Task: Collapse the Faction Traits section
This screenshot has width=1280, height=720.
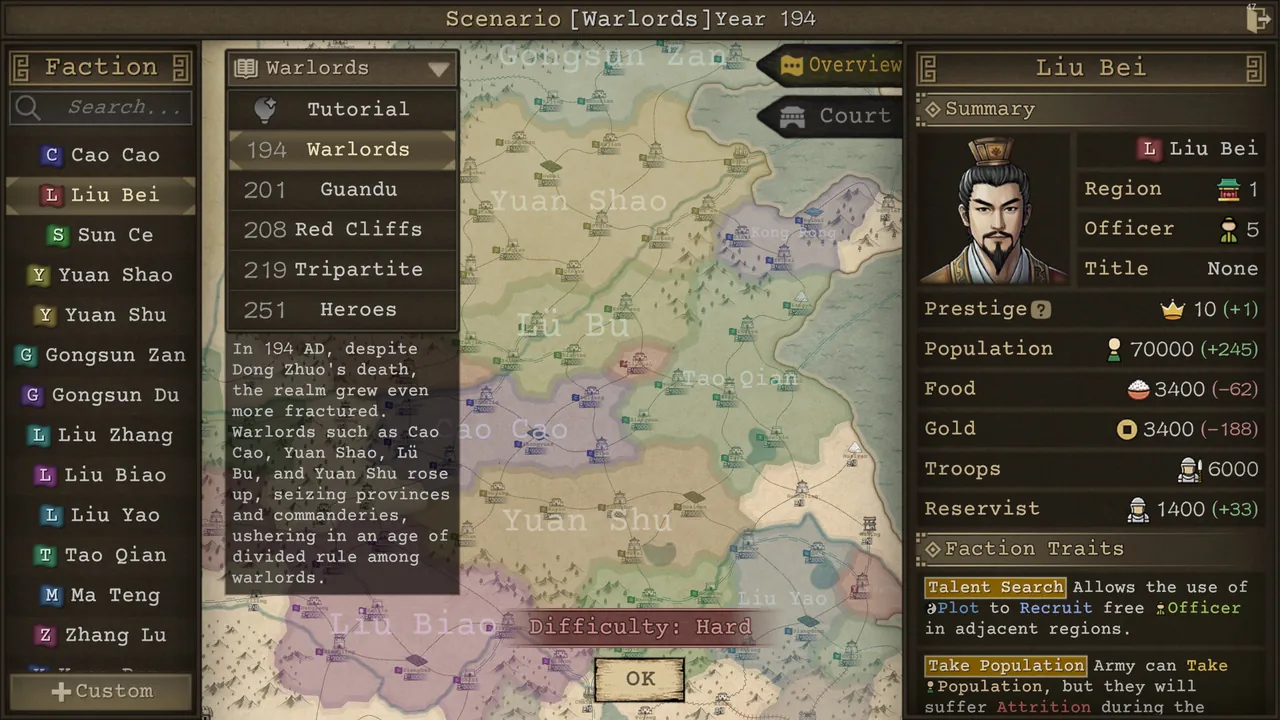Action: (x=933, y=548)
